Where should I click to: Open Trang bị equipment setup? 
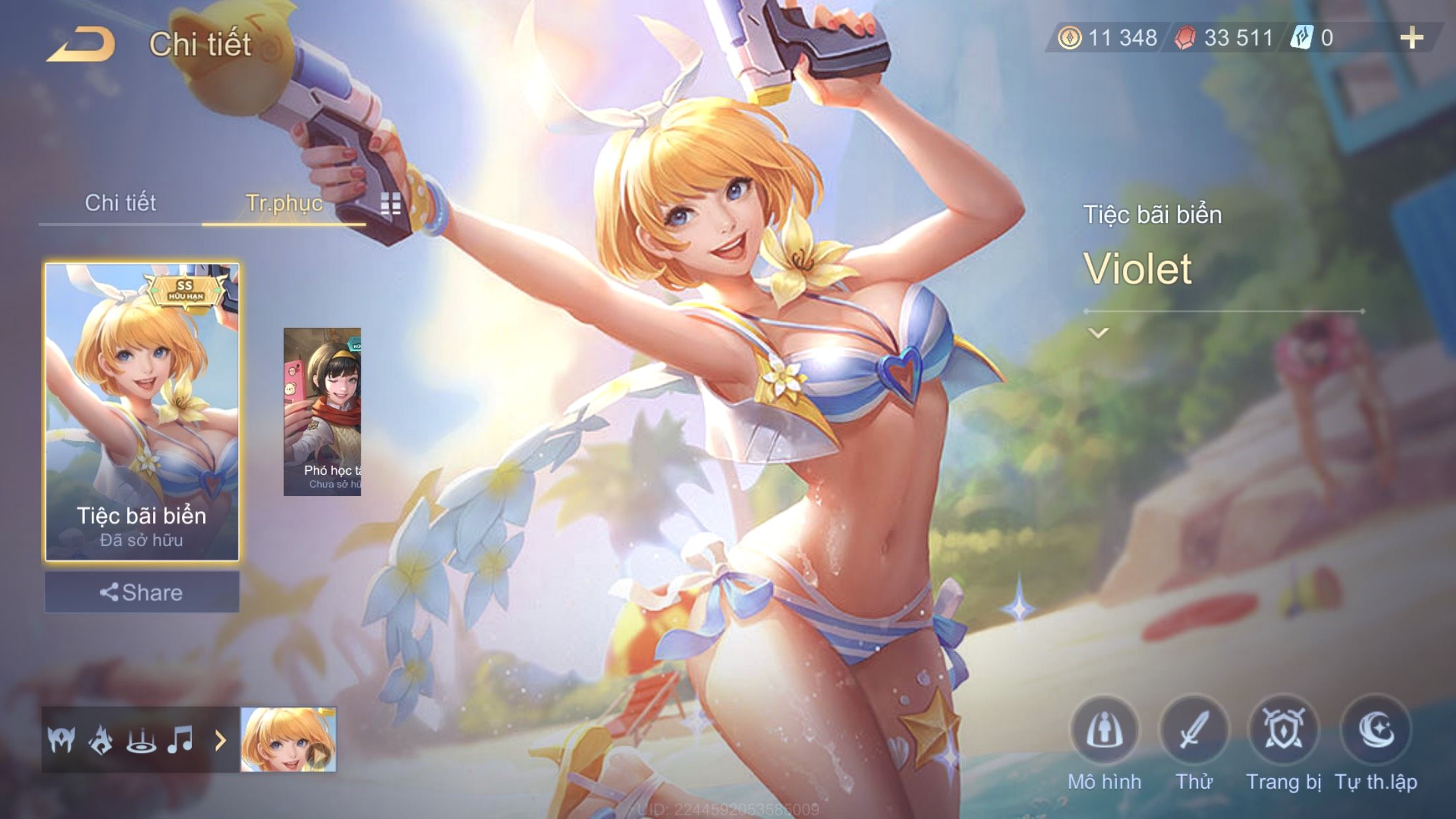pos(1283,731)
